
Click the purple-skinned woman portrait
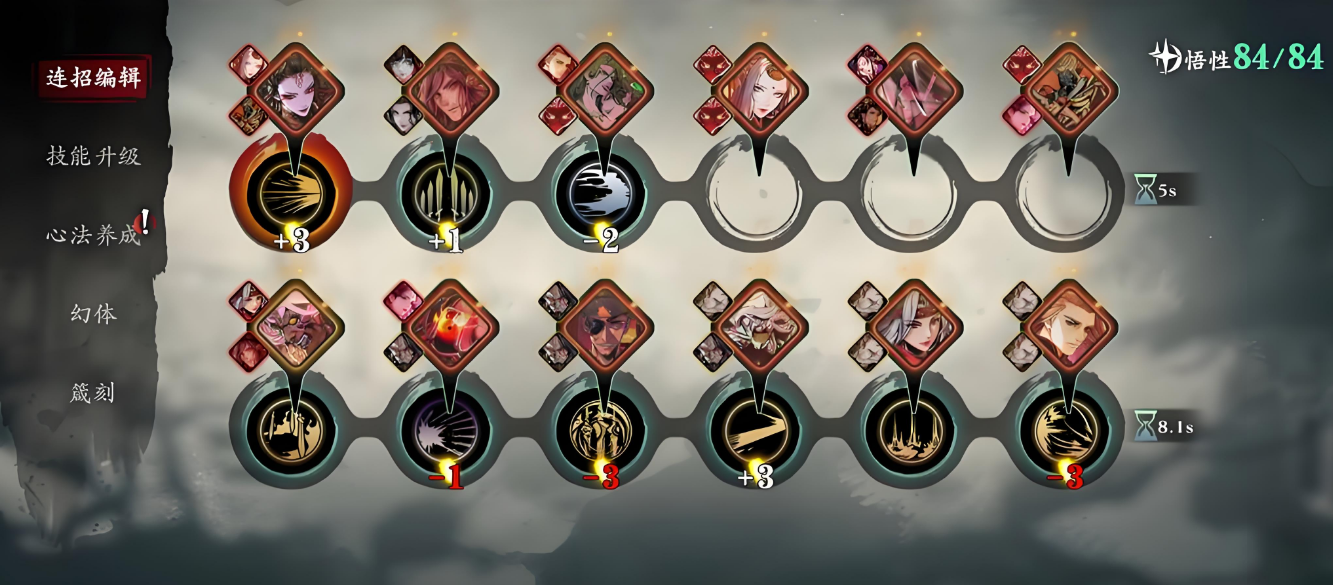pyautogui.click(x=296, y=90)
